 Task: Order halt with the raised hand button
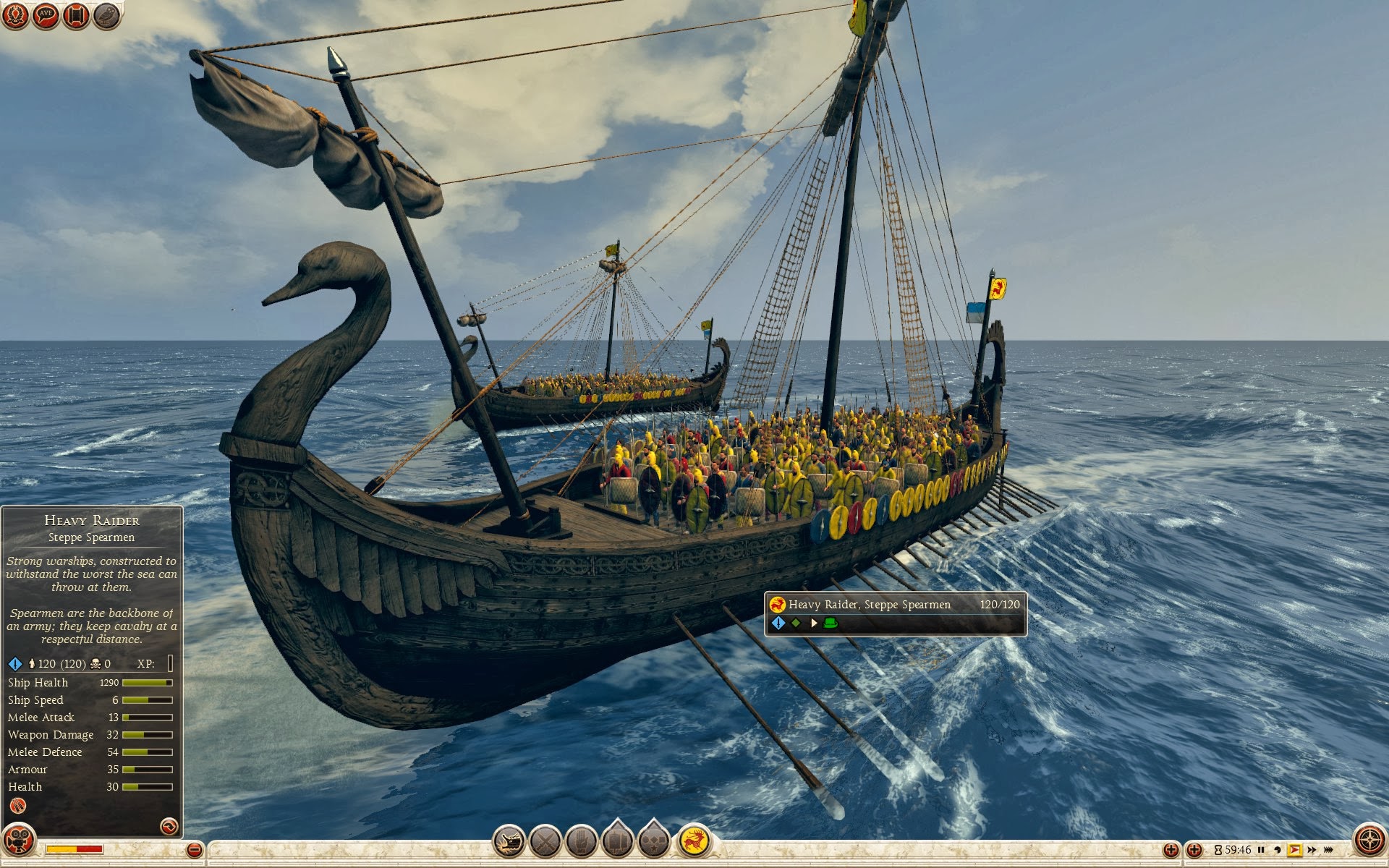[581, 841]
